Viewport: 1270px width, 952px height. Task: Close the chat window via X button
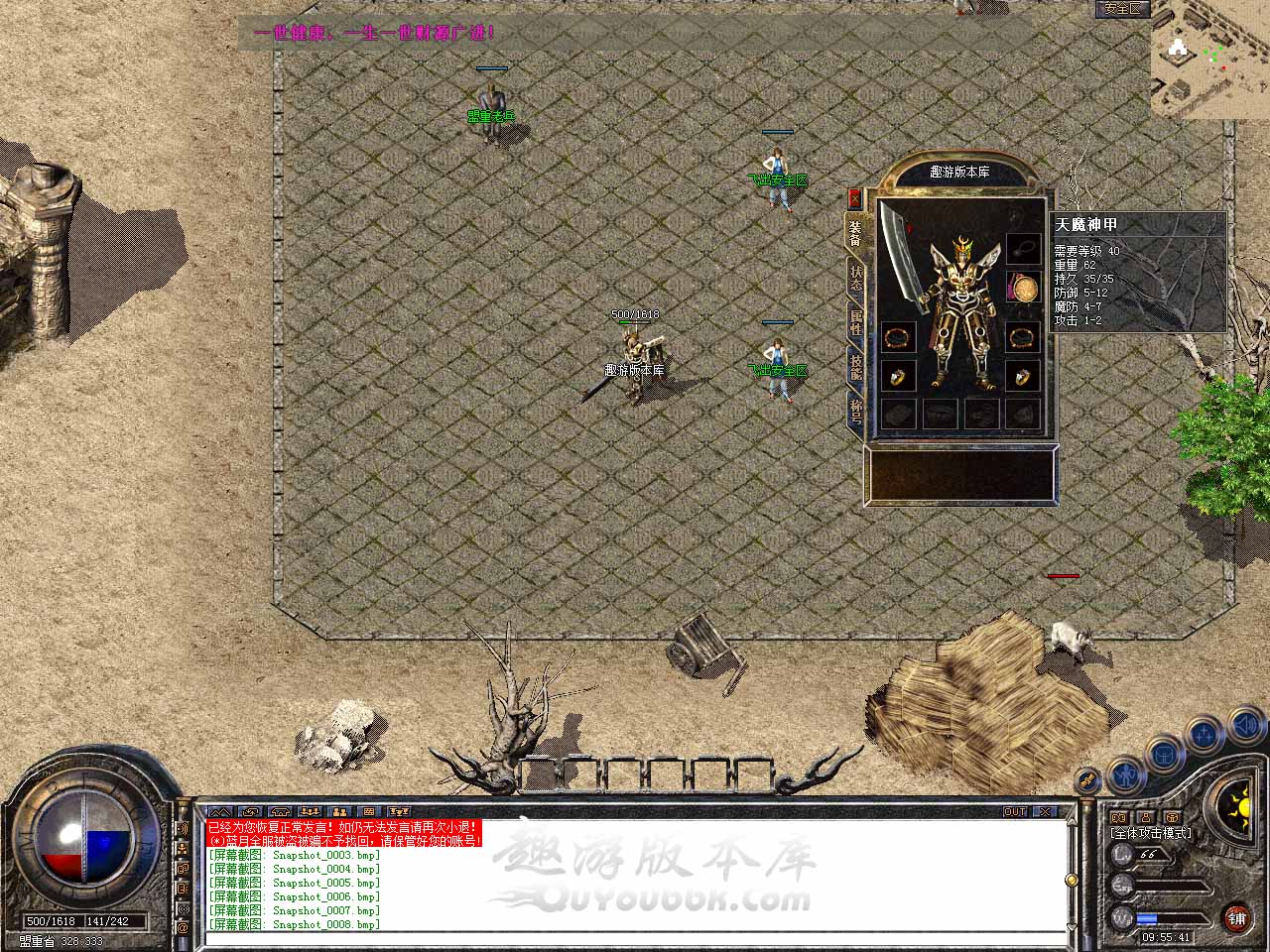[x=1045, y=811]
